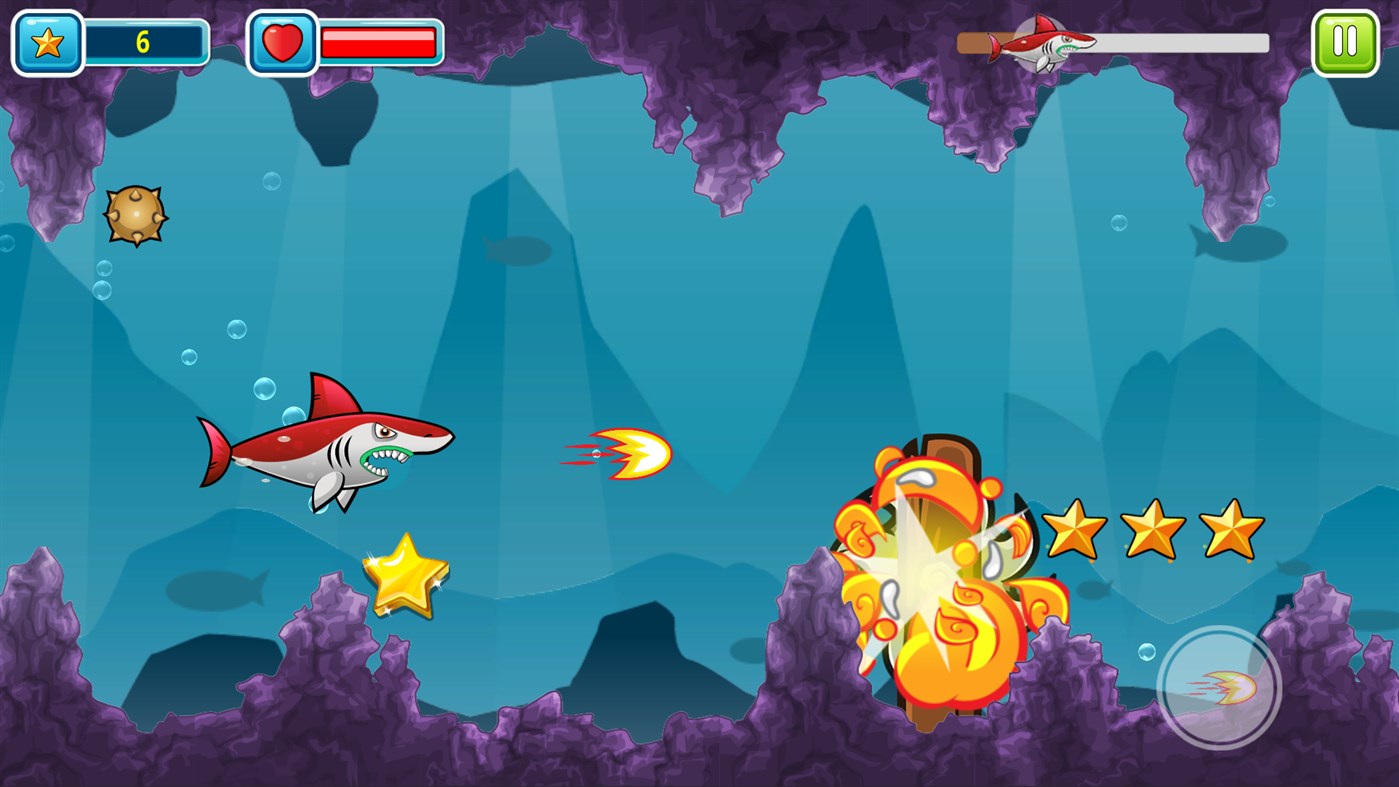Click the red heart health icon
Screen dimensions: 1399x787
click(283, 41)
